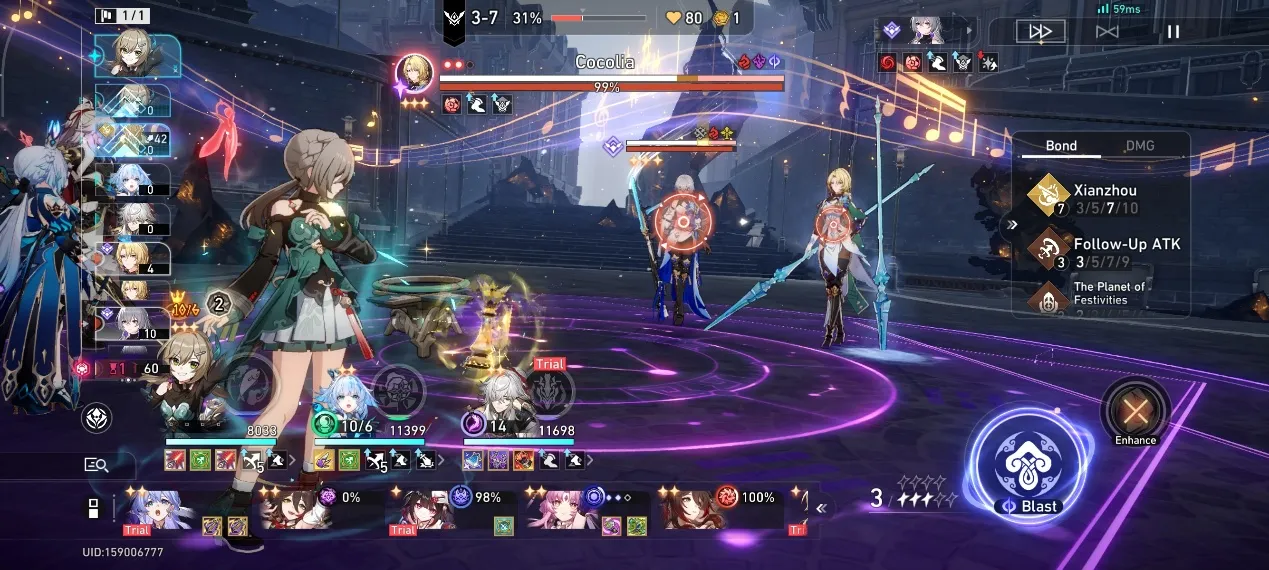
Task: Switch to the DMG tab
Action: tap(1139, 146)
